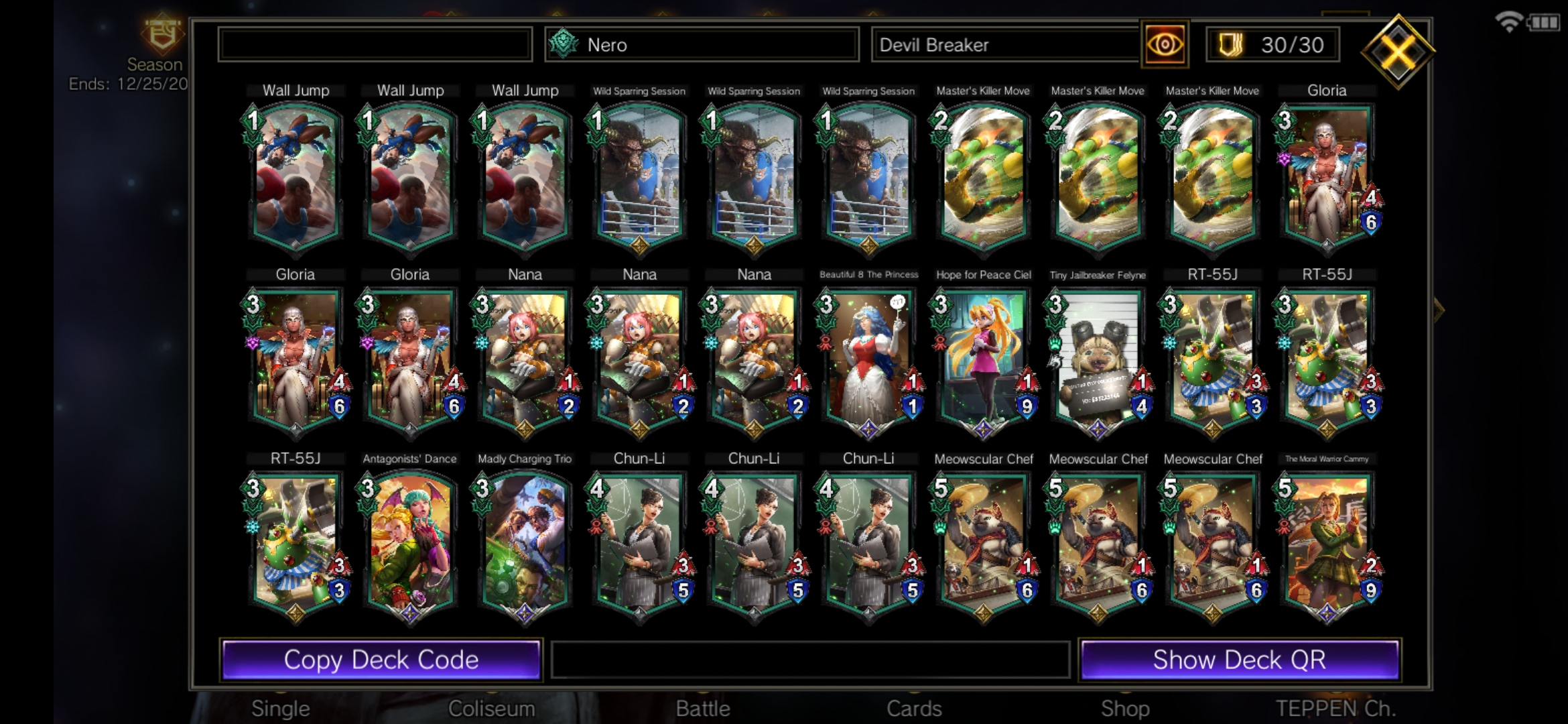Screen dimensions: 1568x724
Task: Click the empty deck name field
Action: point(375,45)
